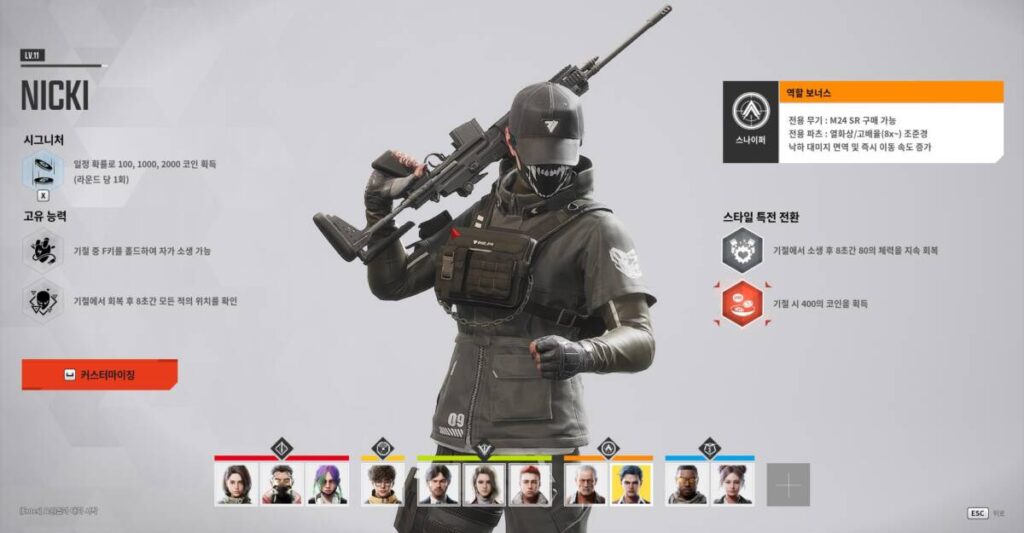Click the sniper role bonus icon
Image resolution: width=1024 pixels, height=533 pixels.
coord(750,122)
